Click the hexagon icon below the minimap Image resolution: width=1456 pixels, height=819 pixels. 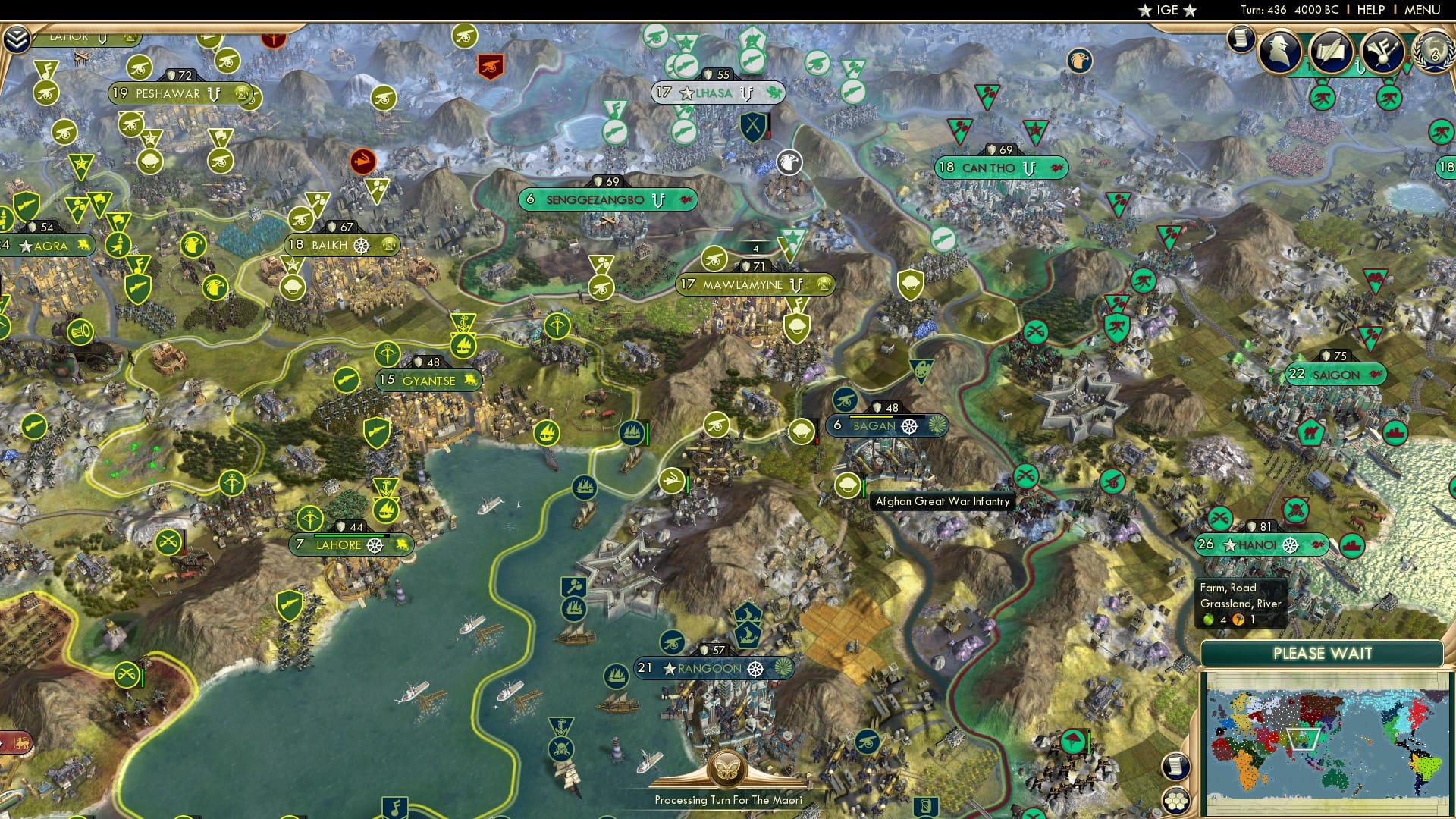pyautogui.click(x=1176, y=802)
